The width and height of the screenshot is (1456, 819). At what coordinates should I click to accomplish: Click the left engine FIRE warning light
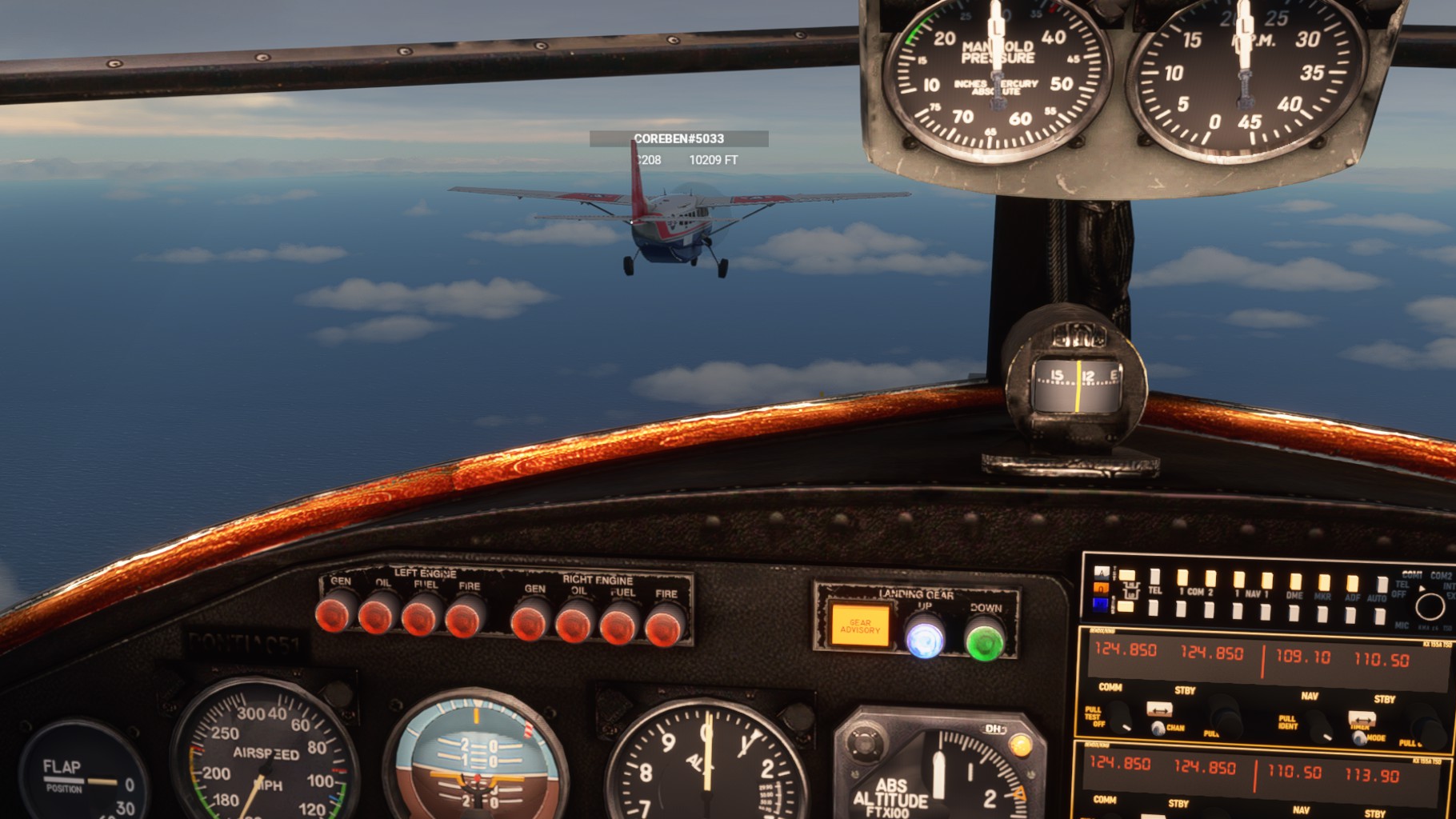point(464,618)
